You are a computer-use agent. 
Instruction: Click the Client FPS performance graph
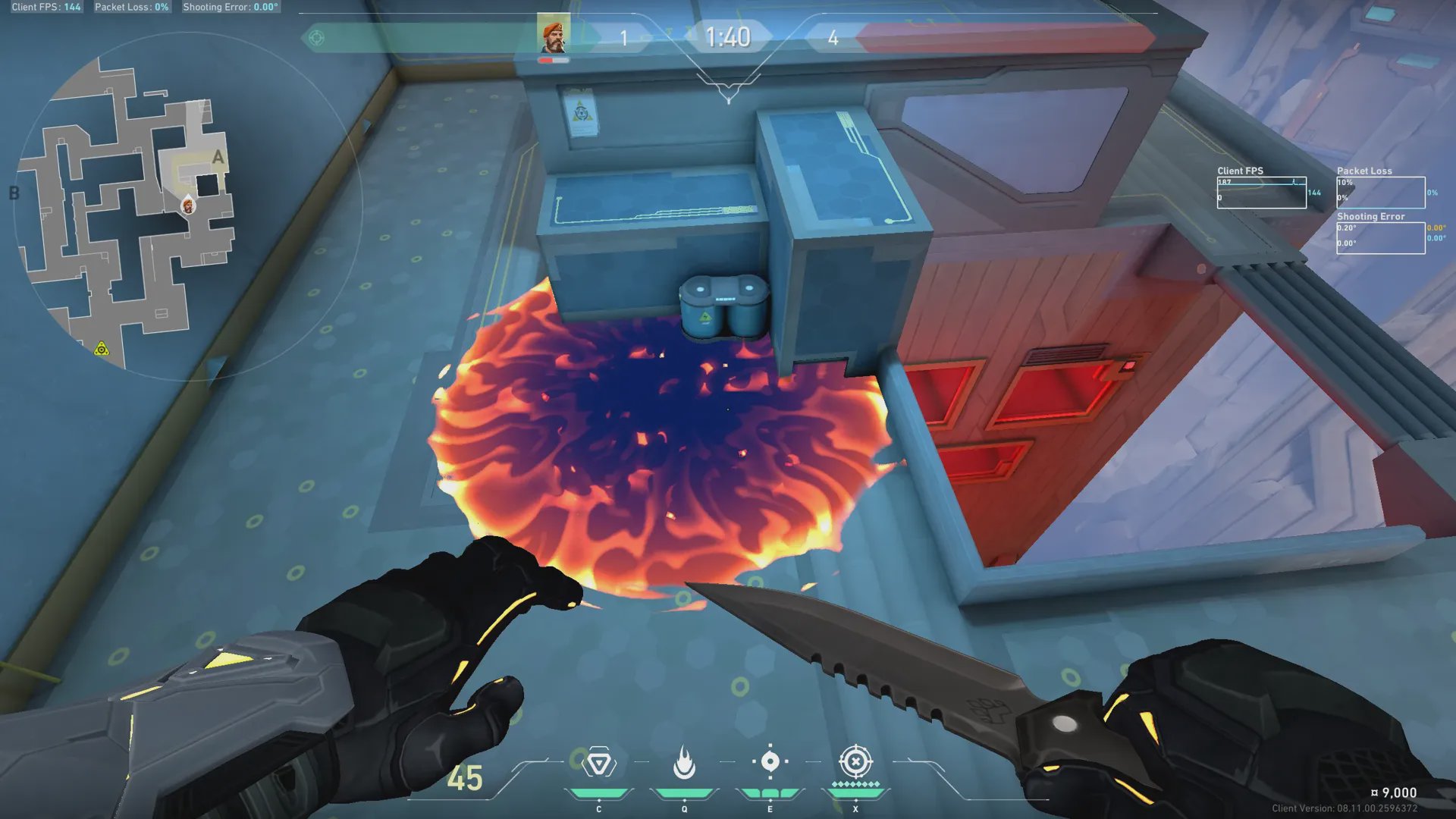click(1261, 193)
